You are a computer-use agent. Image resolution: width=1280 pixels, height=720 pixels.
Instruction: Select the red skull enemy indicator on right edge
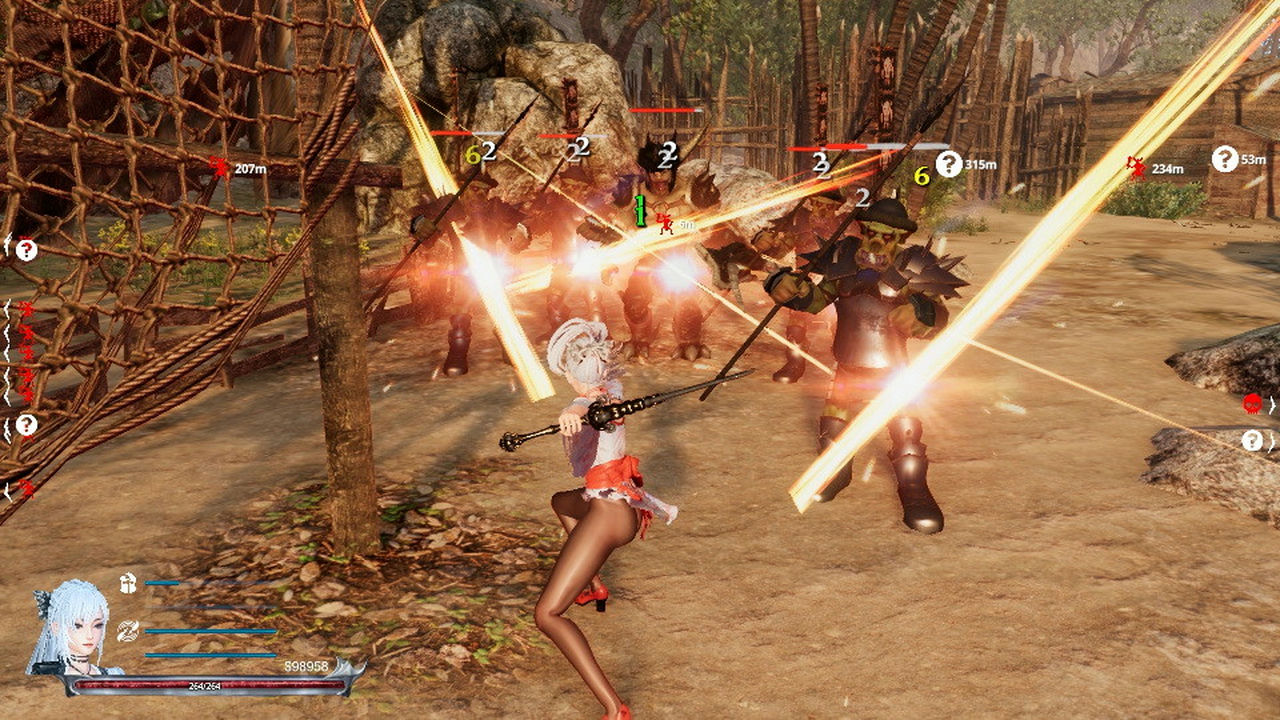[1252, 404]
